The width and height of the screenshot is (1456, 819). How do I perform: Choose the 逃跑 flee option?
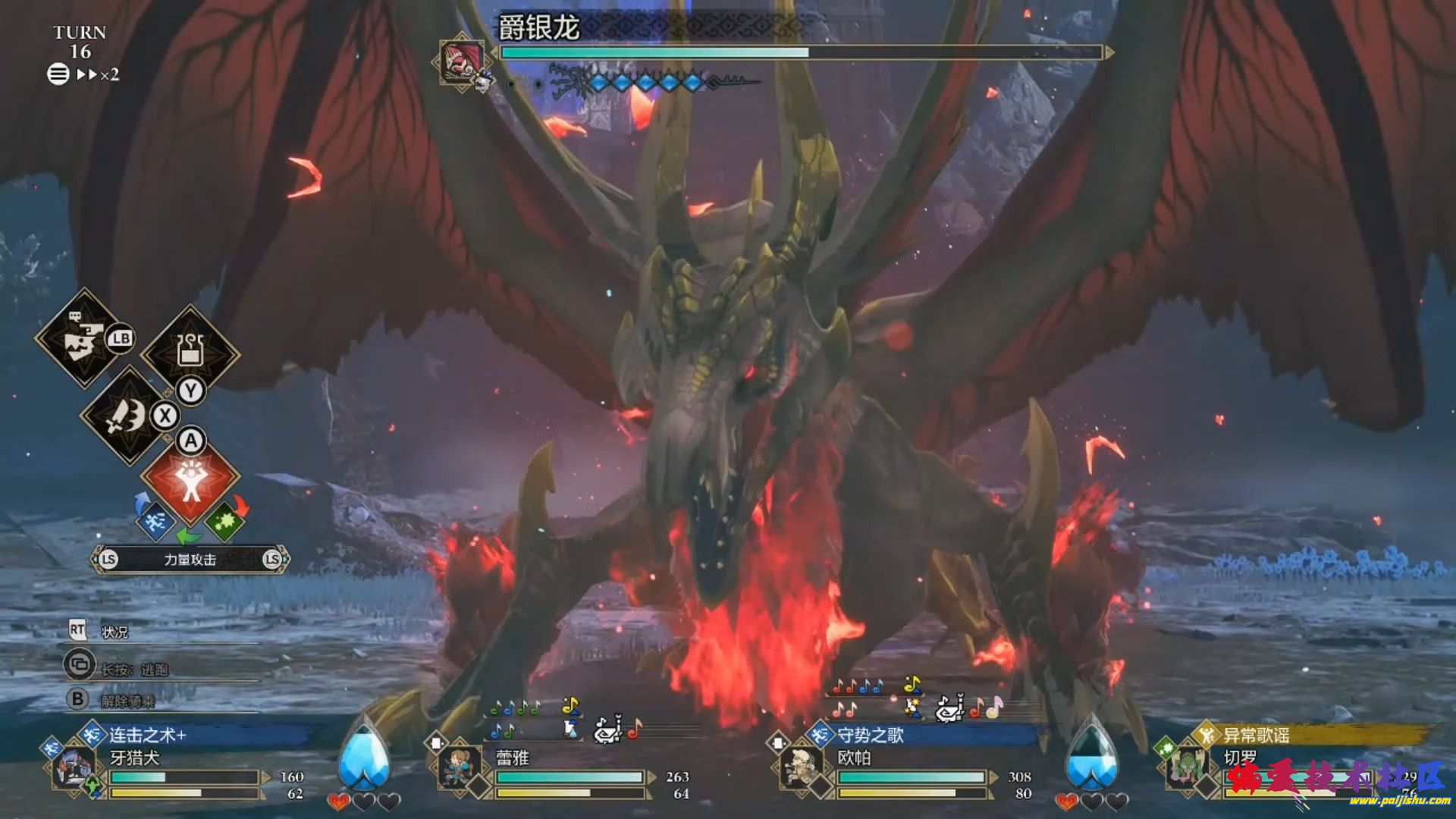point(135,669)
